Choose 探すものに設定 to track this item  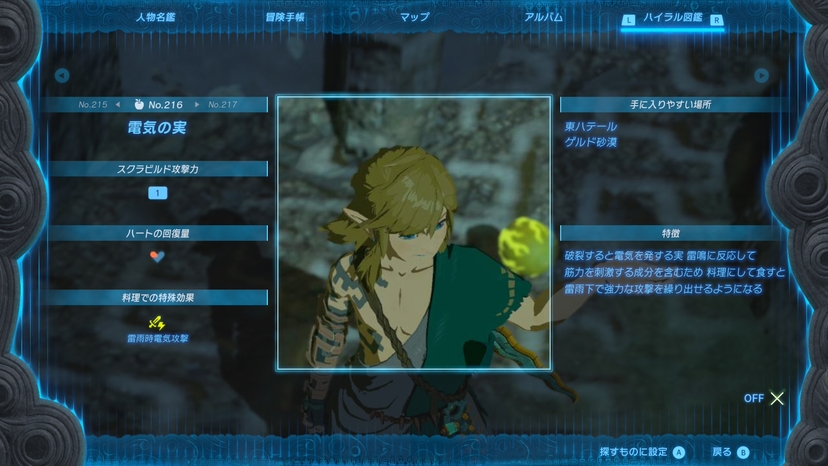642,452
